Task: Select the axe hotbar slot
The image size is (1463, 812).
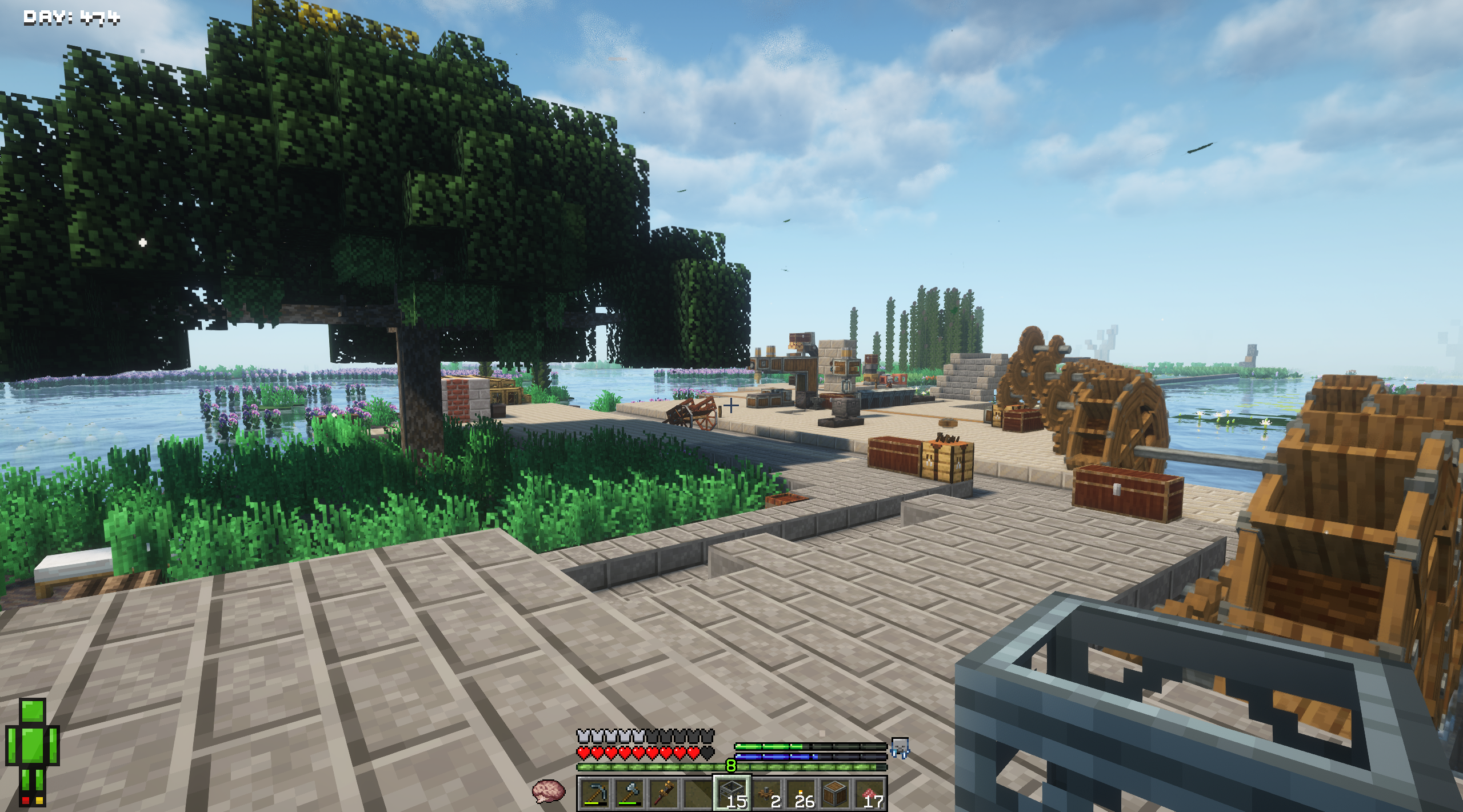Action: (x=630, y=793)
